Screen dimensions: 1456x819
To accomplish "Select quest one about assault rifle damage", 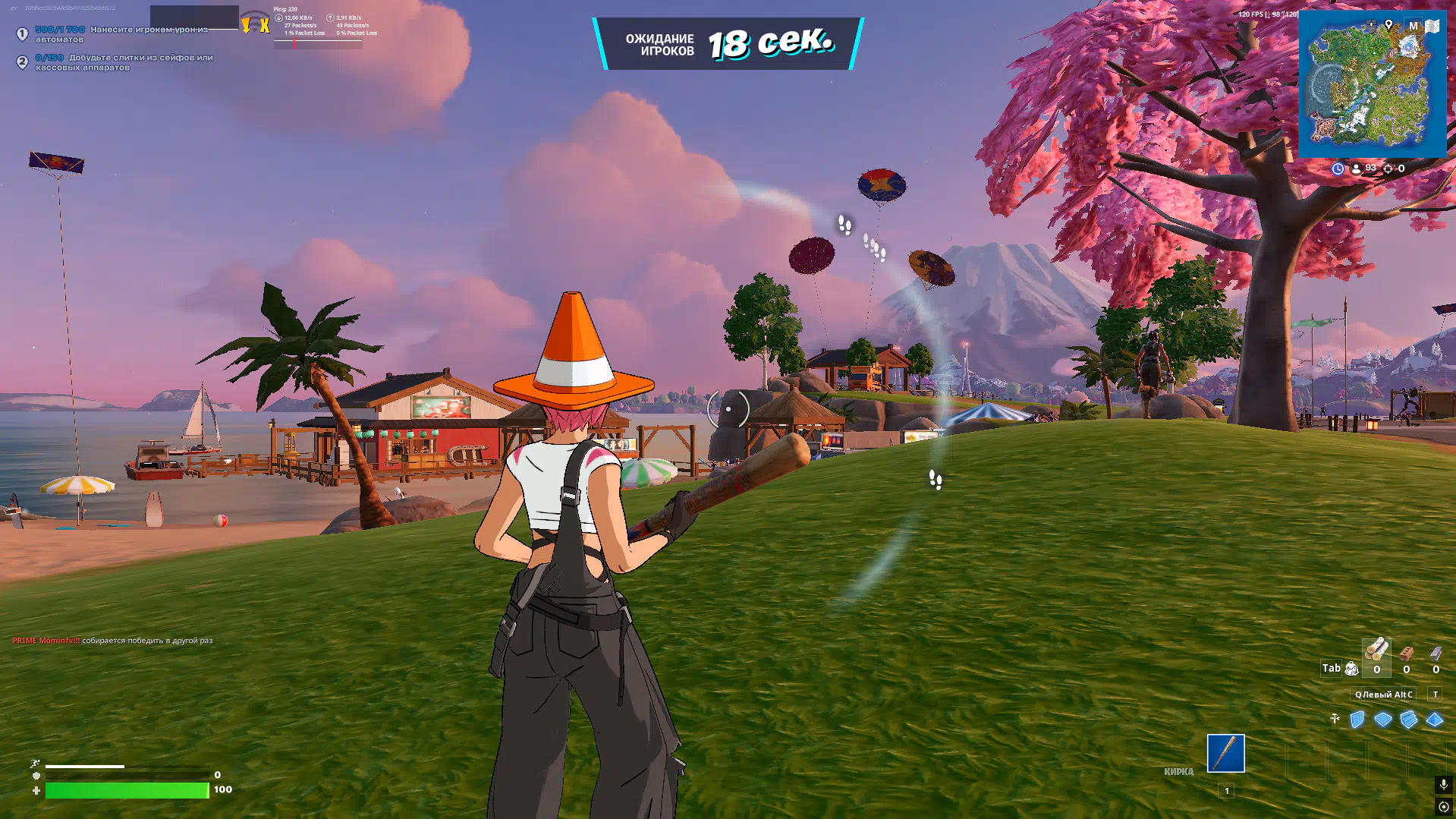I will [x=121, y=34].
